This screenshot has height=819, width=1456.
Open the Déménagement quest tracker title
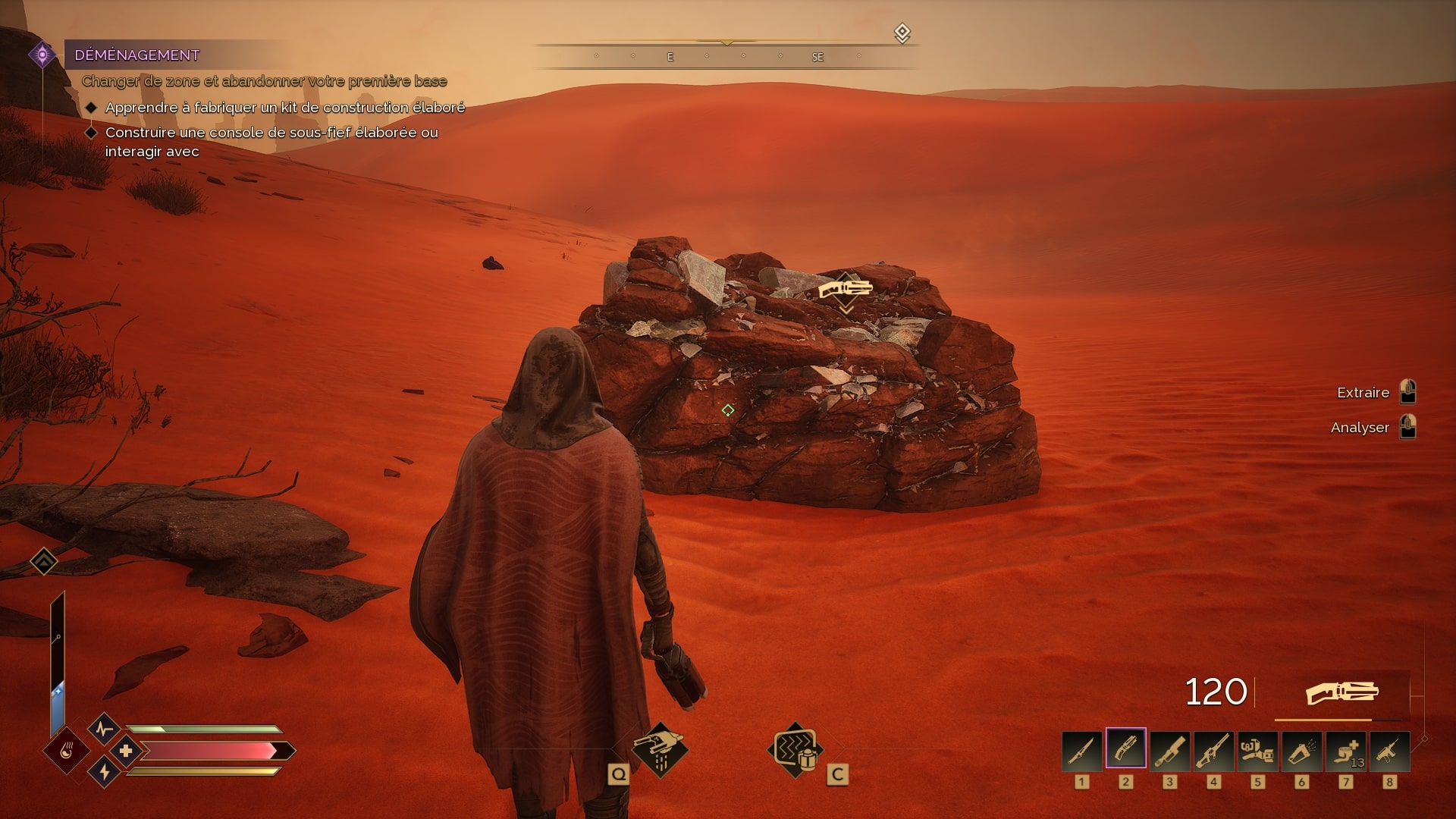[137, 55]
